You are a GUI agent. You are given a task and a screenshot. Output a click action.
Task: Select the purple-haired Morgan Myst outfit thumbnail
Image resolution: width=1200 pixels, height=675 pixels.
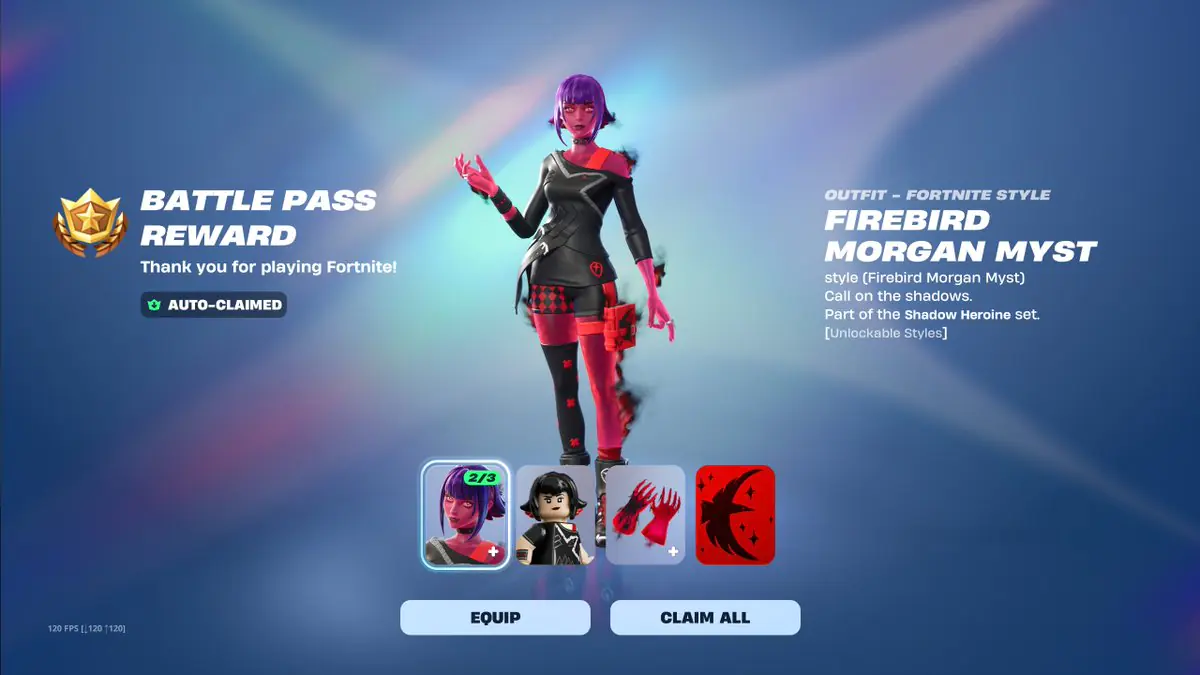pyautogui.click(x=465, y=514)
